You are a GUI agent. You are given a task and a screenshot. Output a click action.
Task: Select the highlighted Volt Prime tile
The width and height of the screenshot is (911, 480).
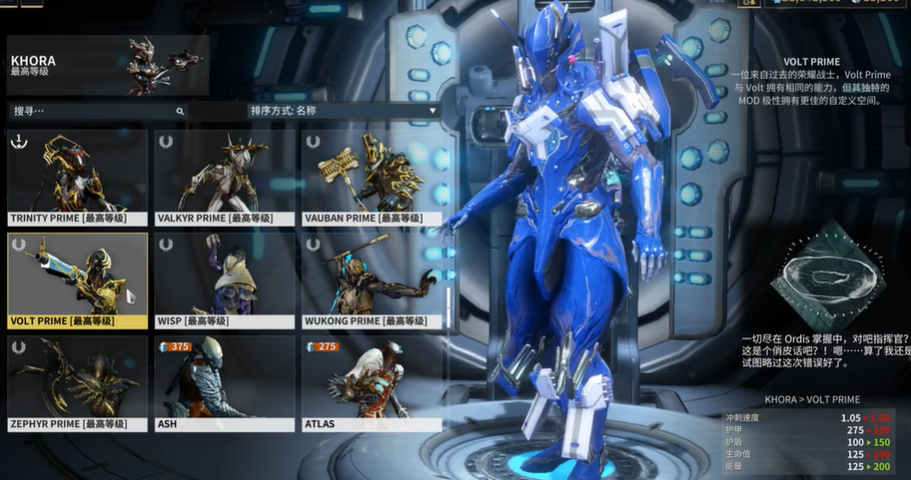77,281
